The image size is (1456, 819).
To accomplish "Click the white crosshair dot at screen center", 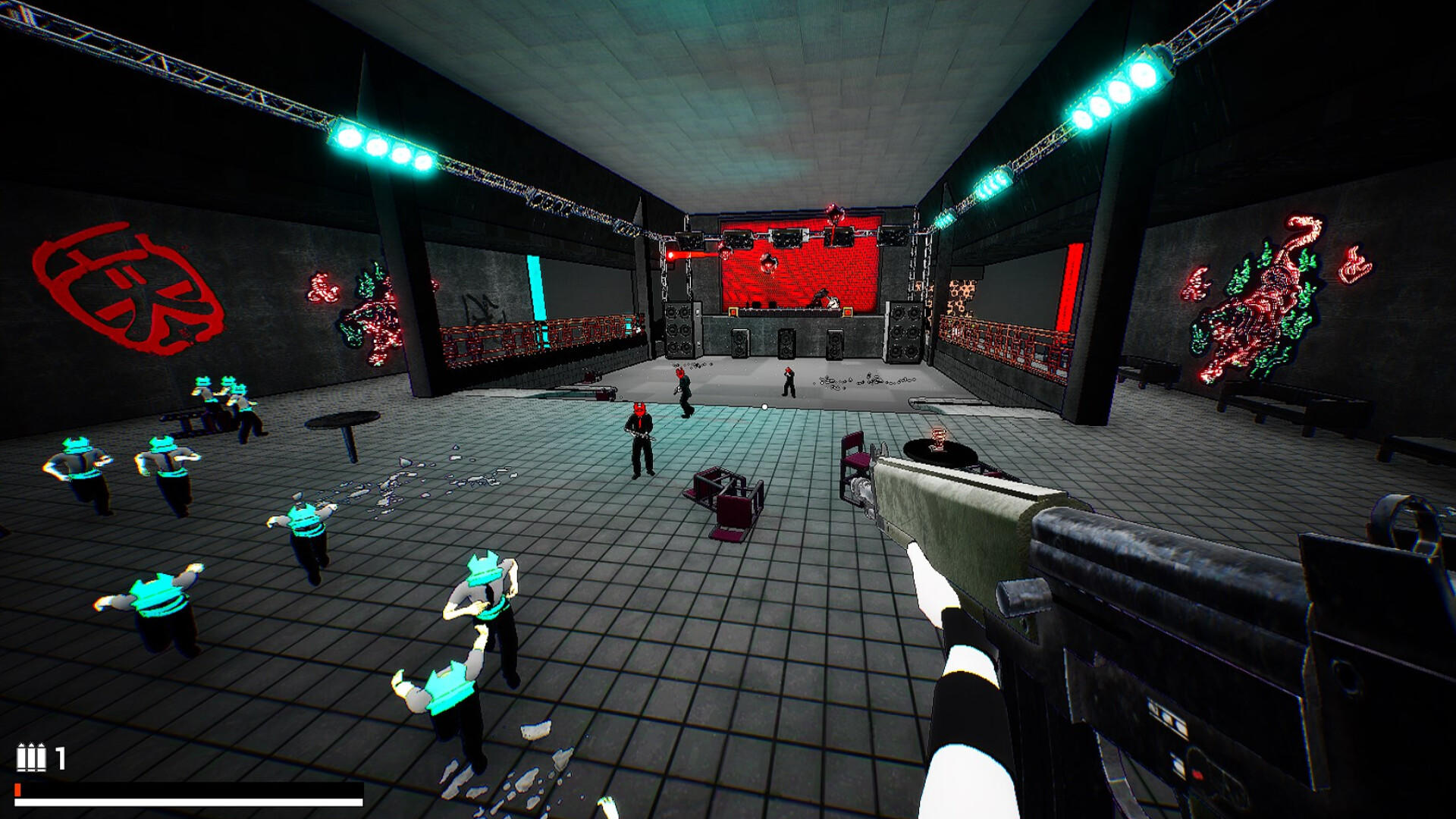I will pyautogui.click(x=764, y=406).
